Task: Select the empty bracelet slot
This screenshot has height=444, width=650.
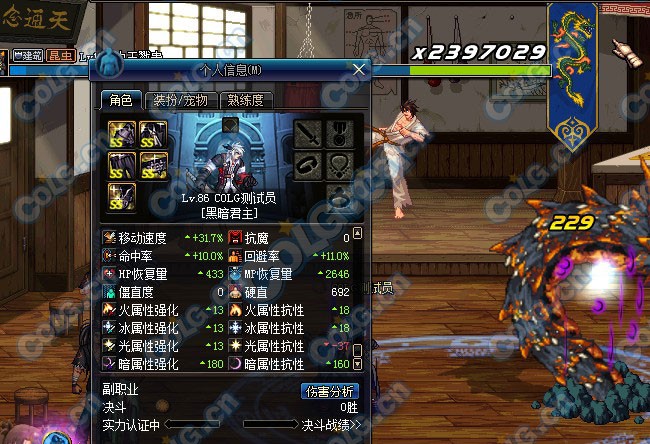Action: (309, 163)
